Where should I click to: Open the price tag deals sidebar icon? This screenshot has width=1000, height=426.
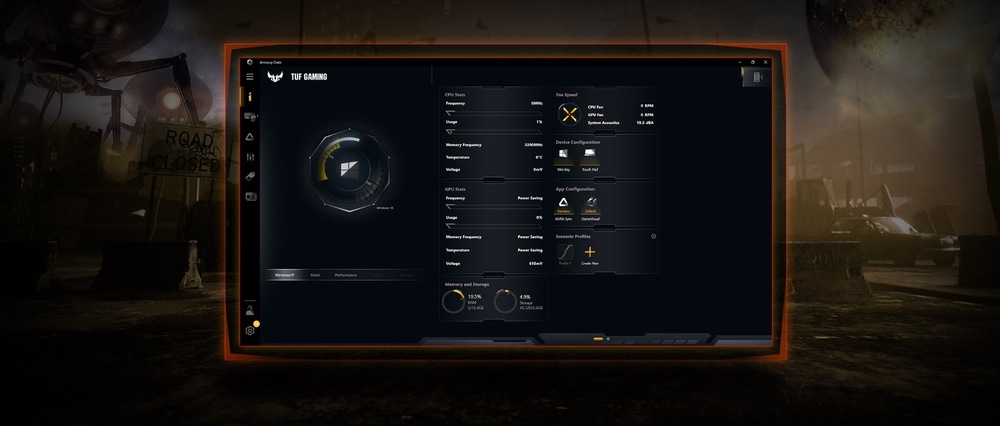[250, 177]
